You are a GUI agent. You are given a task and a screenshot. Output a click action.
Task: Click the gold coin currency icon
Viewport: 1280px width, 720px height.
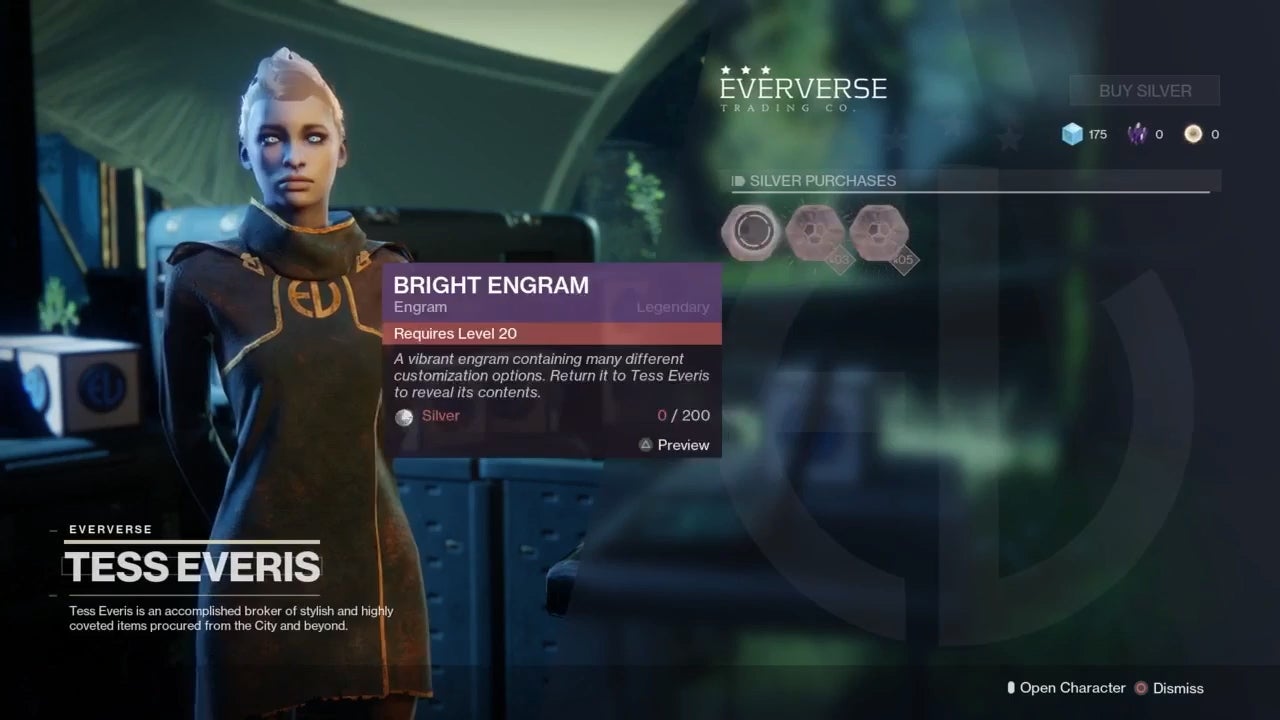click(x=1192, y=133)
